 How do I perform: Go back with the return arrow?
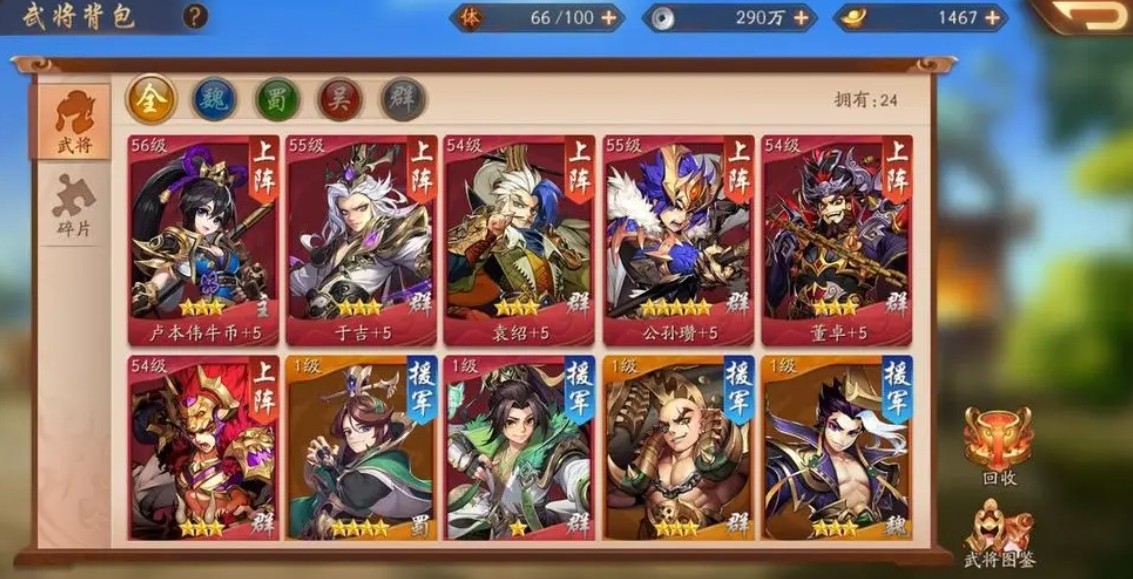pyautogui.click(x=1088, y=16)
